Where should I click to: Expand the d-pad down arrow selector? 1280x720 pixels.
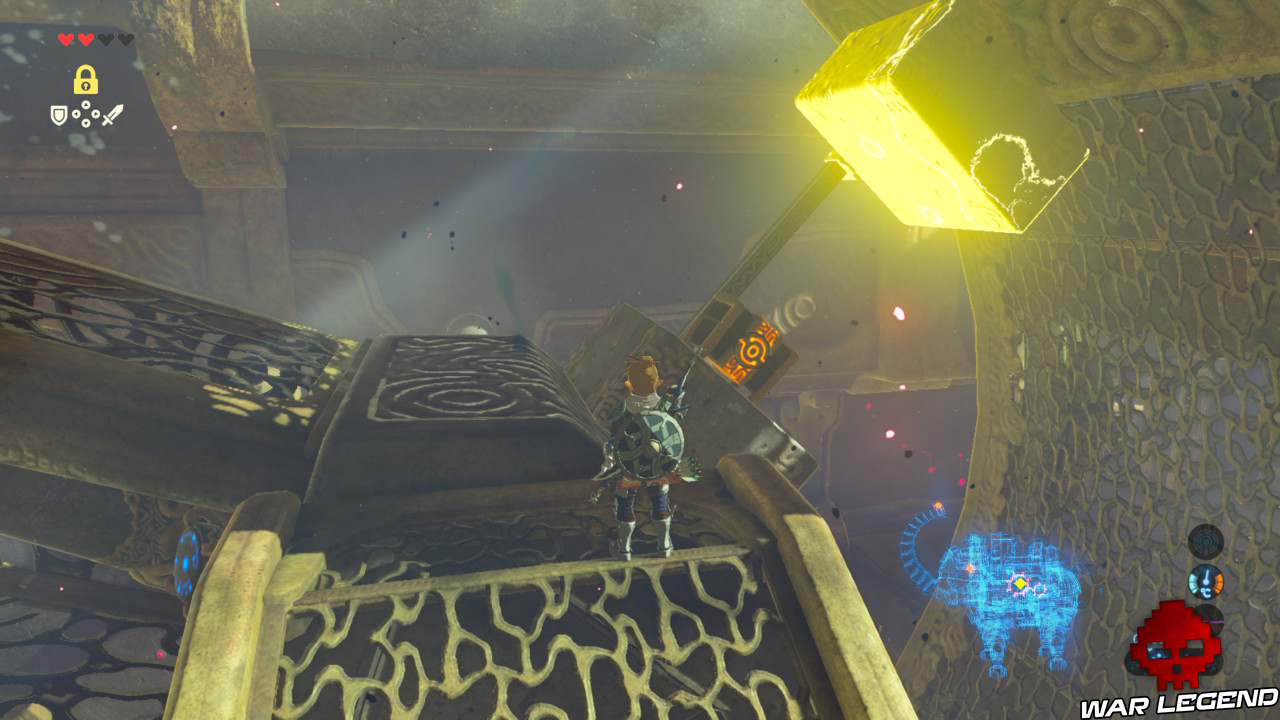(x=86, y=123)
